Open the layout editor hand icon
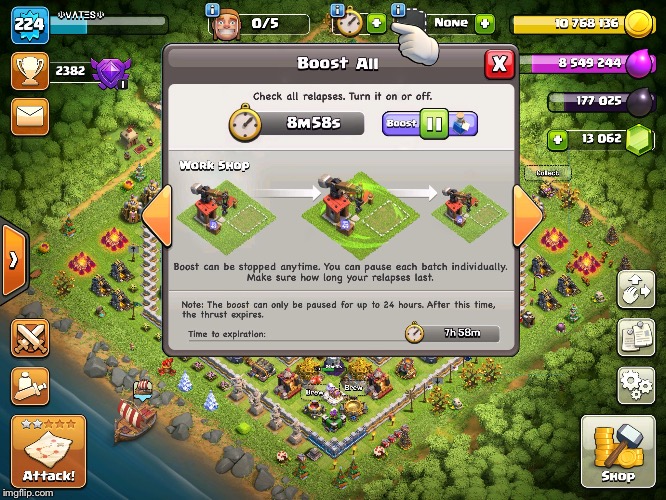 (635, 290)
